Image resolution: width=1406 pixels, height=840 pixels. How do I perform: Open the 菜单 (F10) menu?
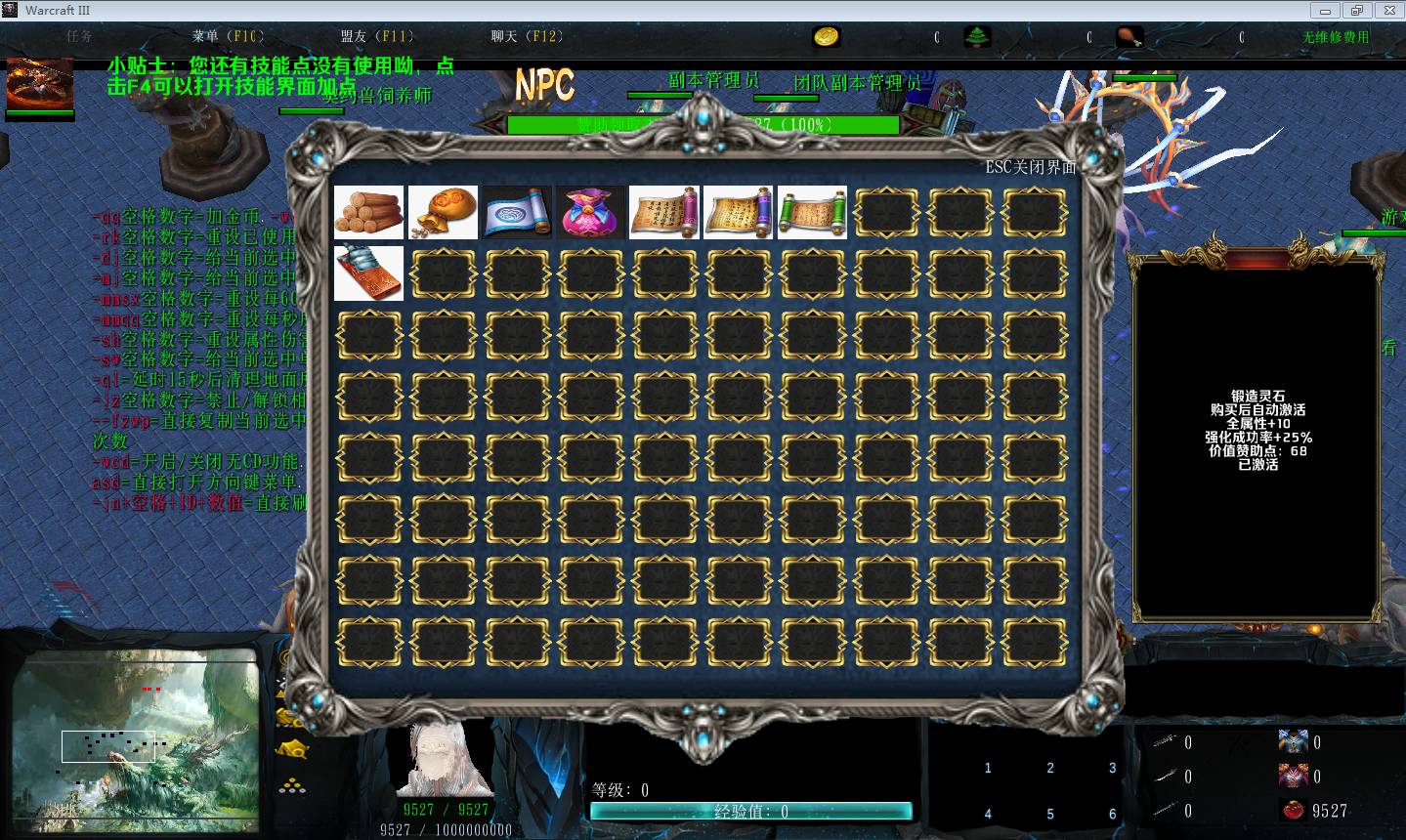pyautogui.click(x=227, y=36)
